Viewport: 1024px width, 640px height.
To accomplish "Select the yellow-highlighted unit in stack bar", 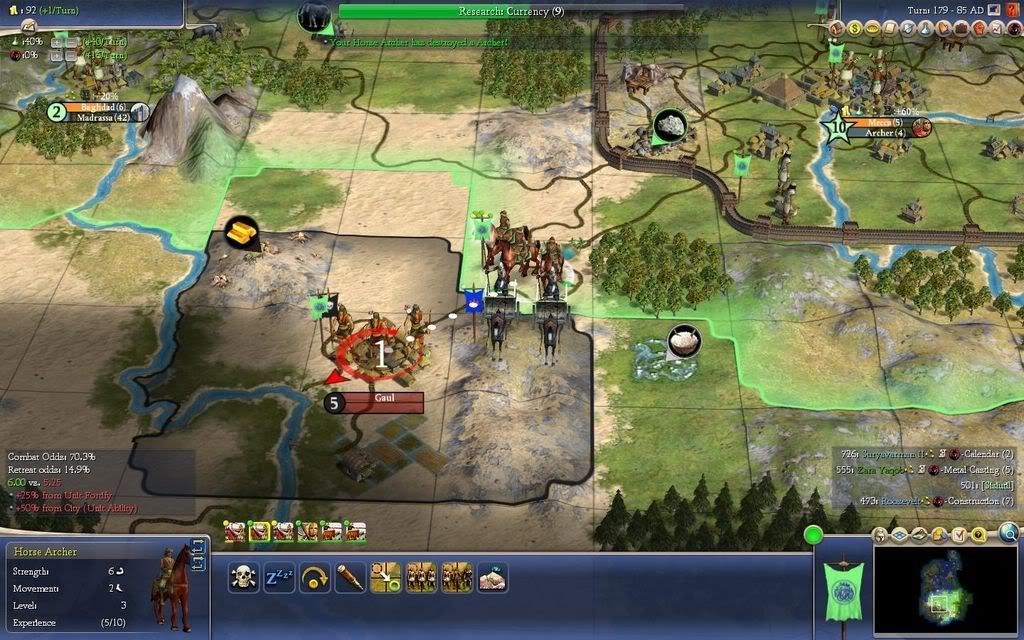I will 259,531.
